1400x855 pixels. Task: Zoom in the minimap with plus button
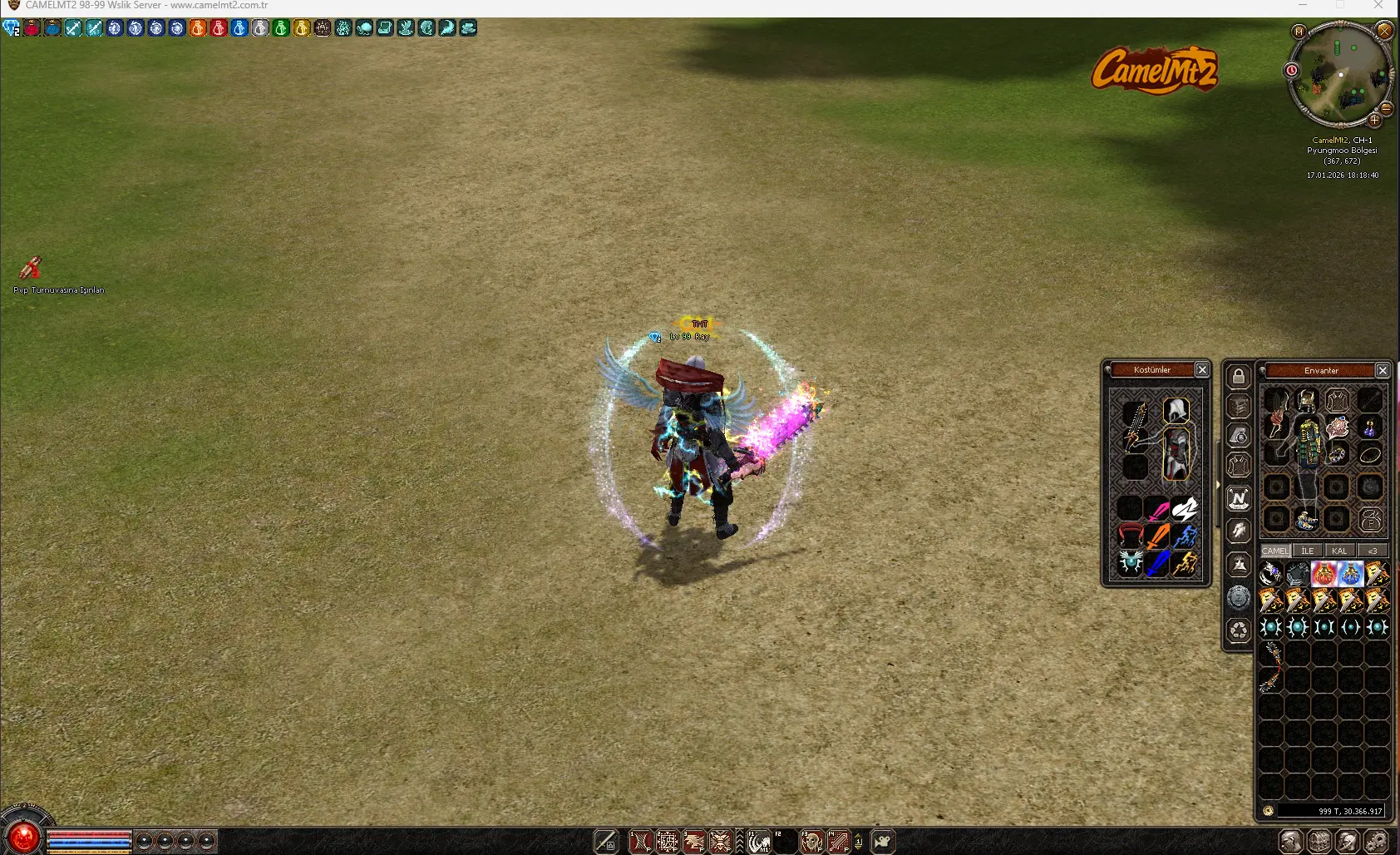[1374, 120]
